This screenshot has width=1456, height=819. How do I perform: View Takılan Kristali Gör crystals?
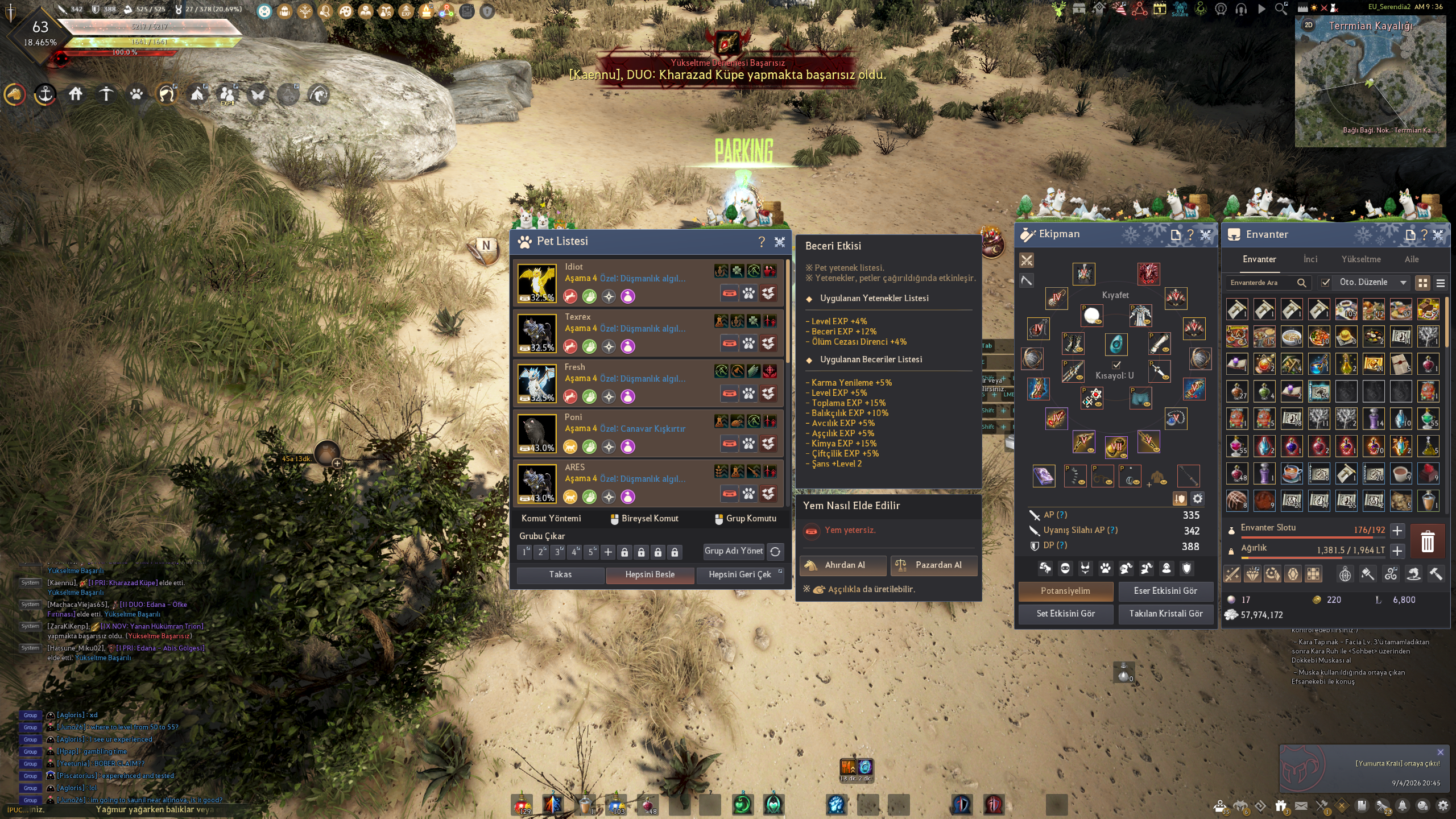1165,614
